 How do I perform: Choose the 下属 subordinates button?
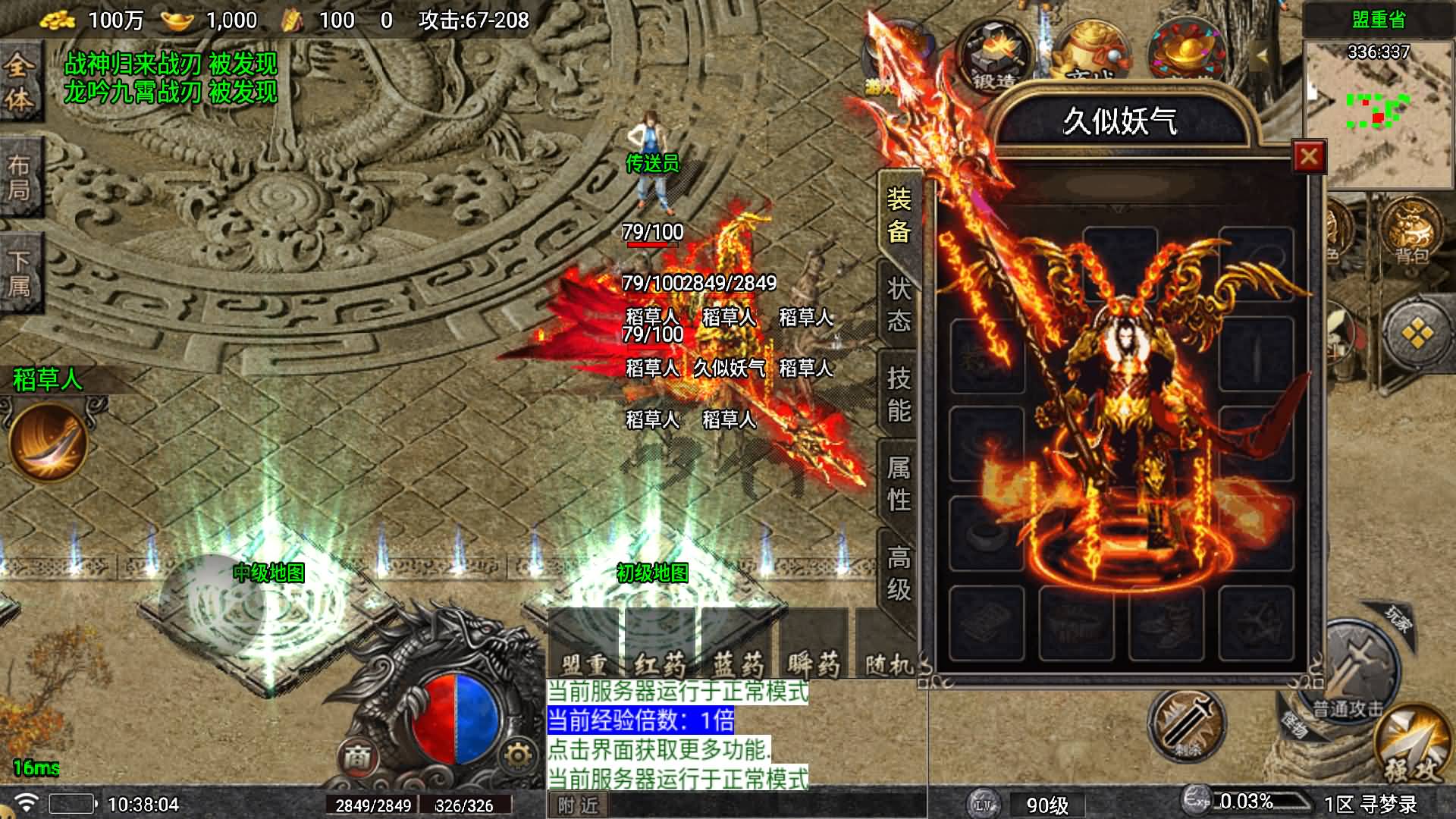pos(20,273)
